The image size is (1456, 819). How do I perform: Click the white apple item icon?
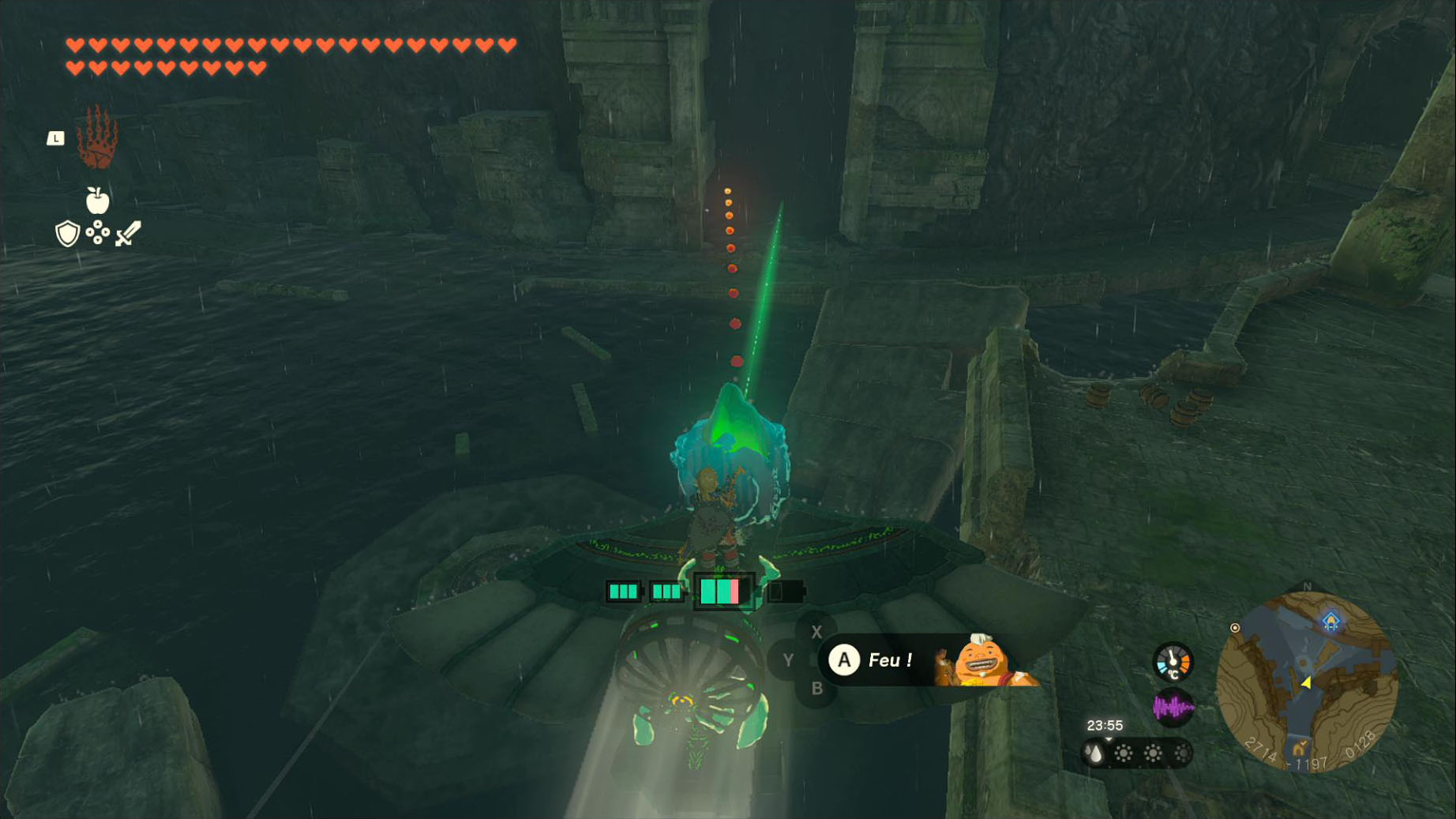[97, 201]
